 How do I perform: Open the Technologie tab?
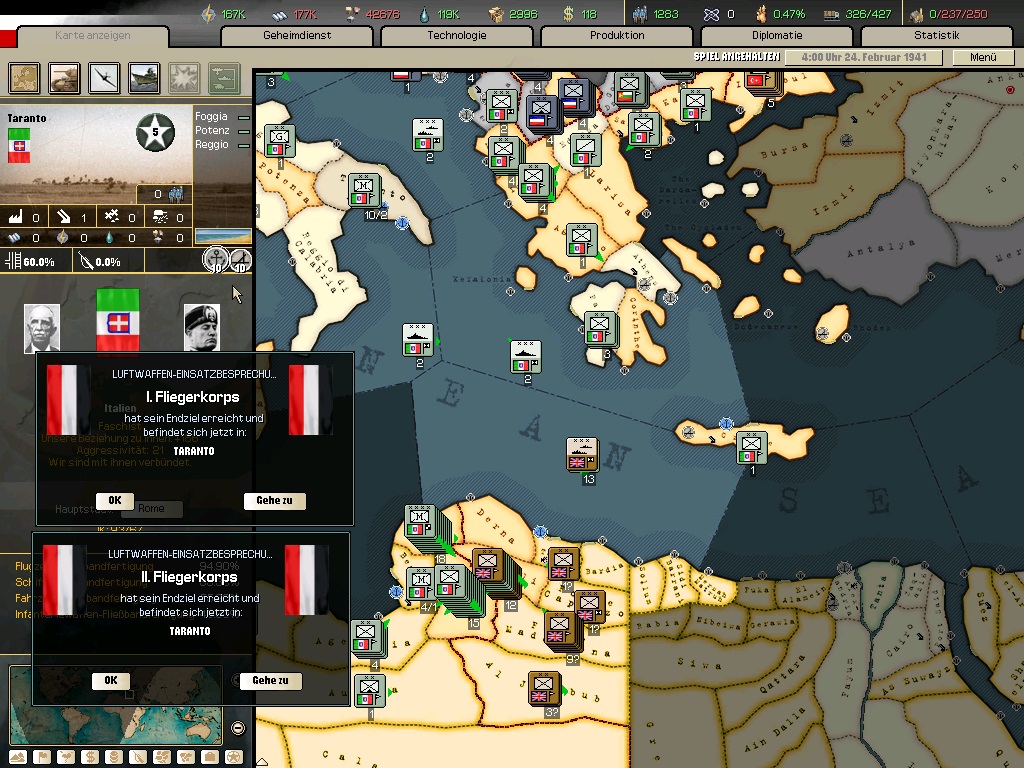(x=457, y=36)
